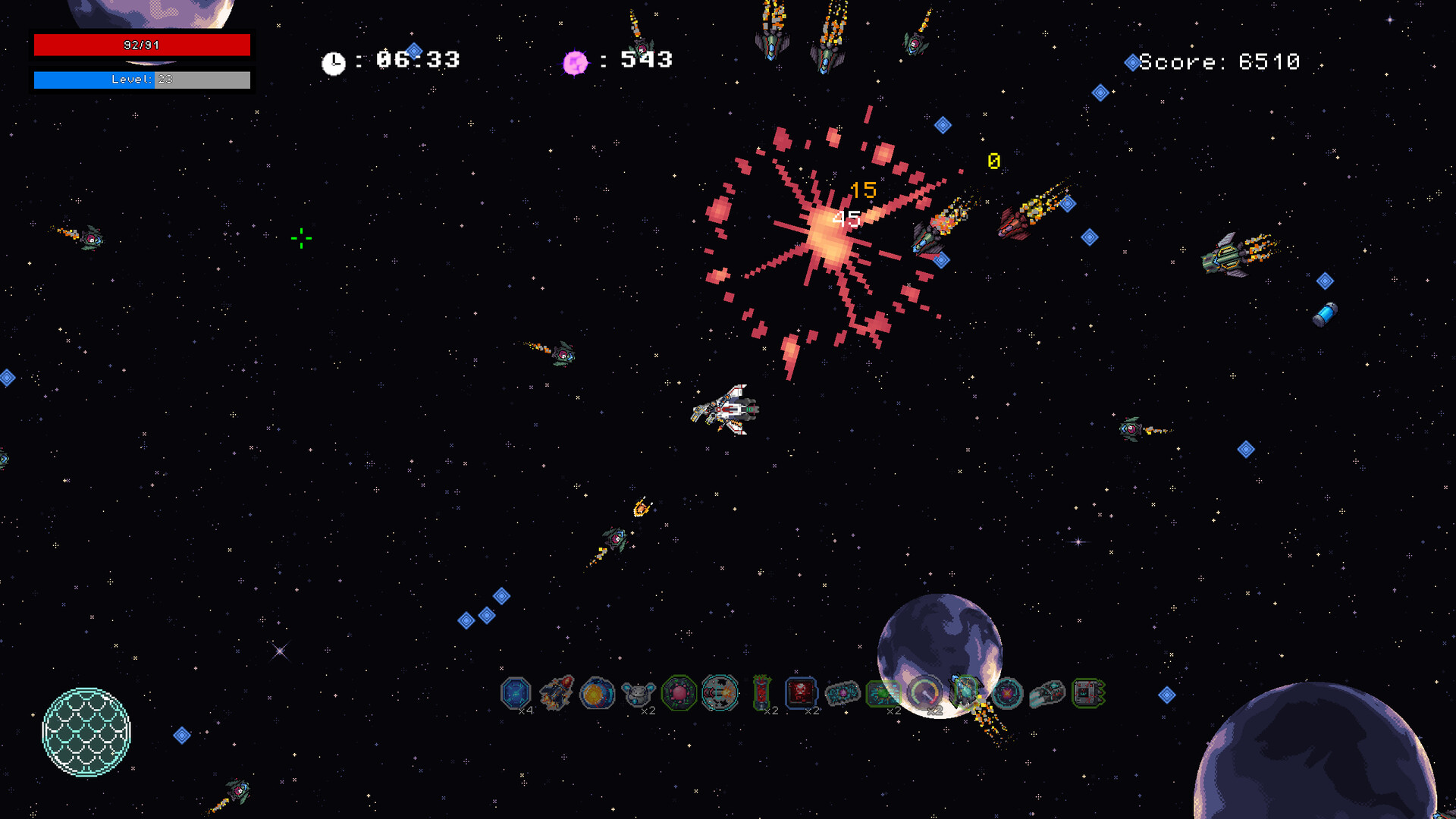
Task: Choose the purple core ring upgrade
Action: pyautogui.click(x=1007, y=693)
